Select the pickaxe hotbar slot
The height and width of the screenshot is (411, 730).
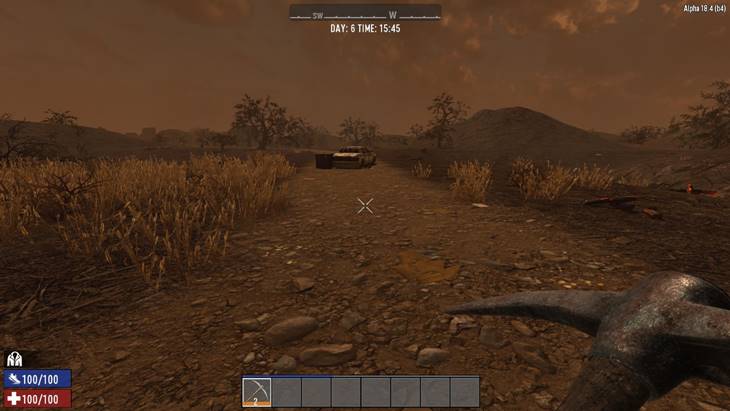(257, 391)
